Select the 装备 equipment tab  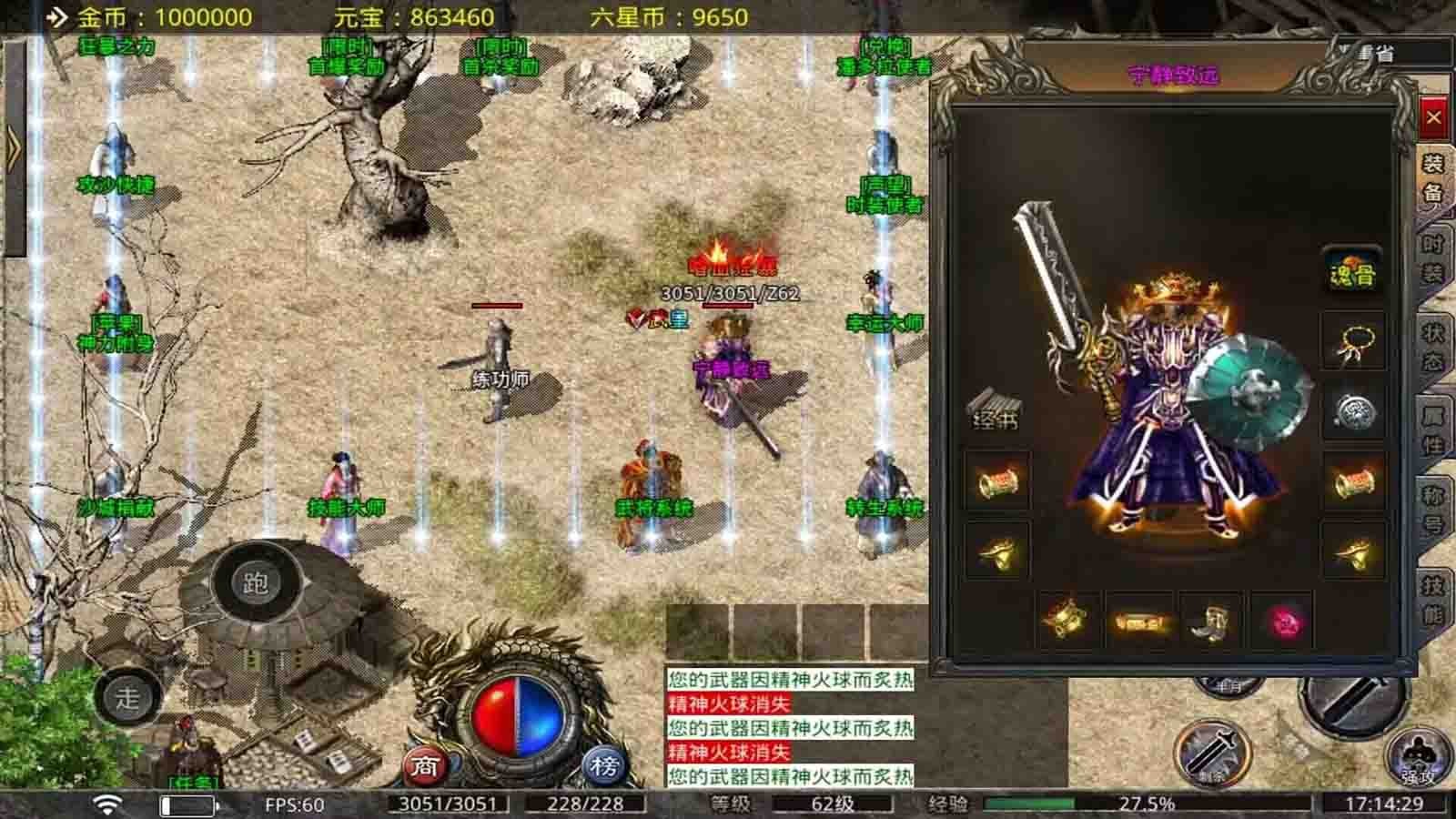[x=1433, y=177]
